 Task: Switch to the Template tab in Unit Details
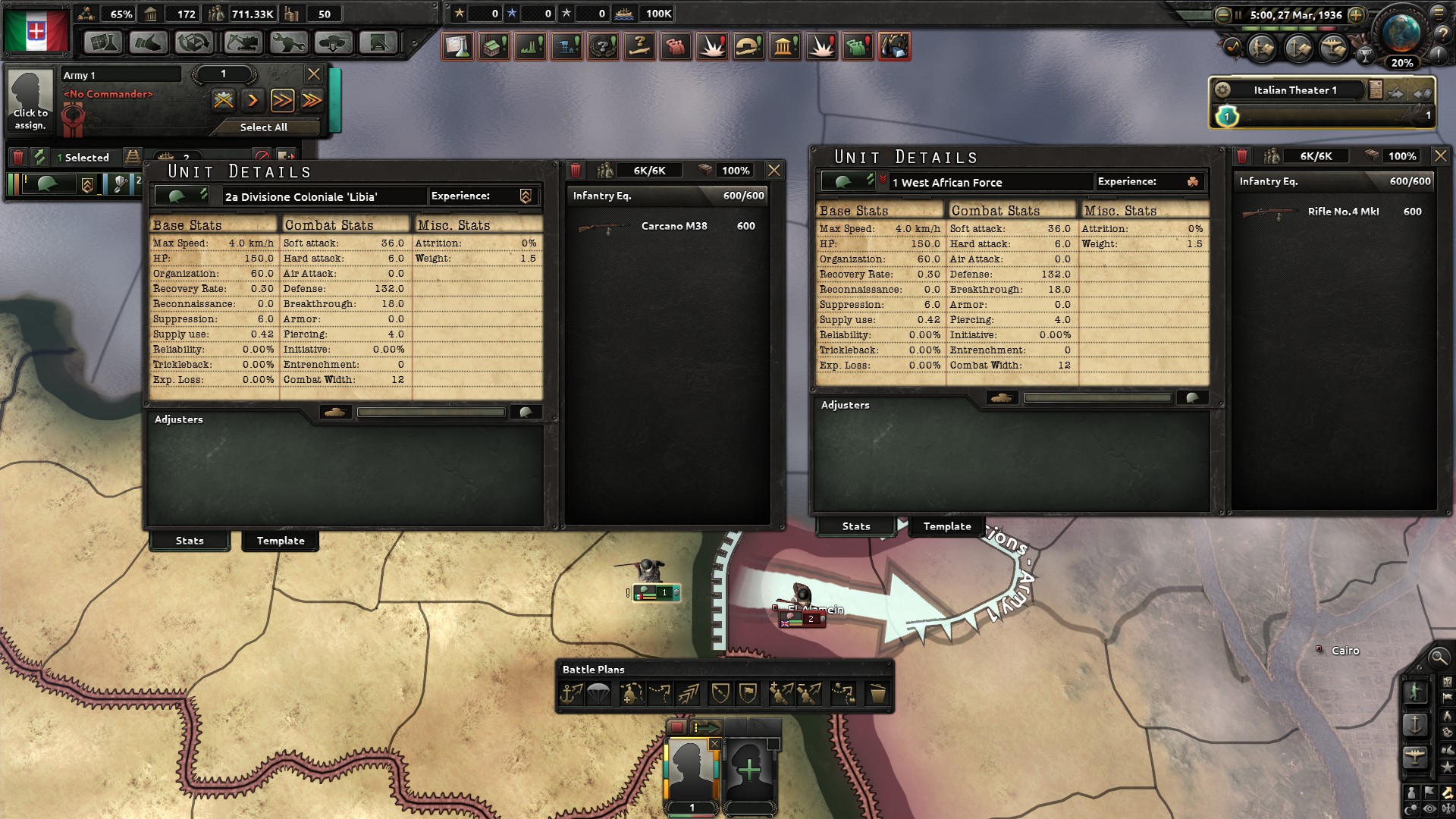point(280,541)
